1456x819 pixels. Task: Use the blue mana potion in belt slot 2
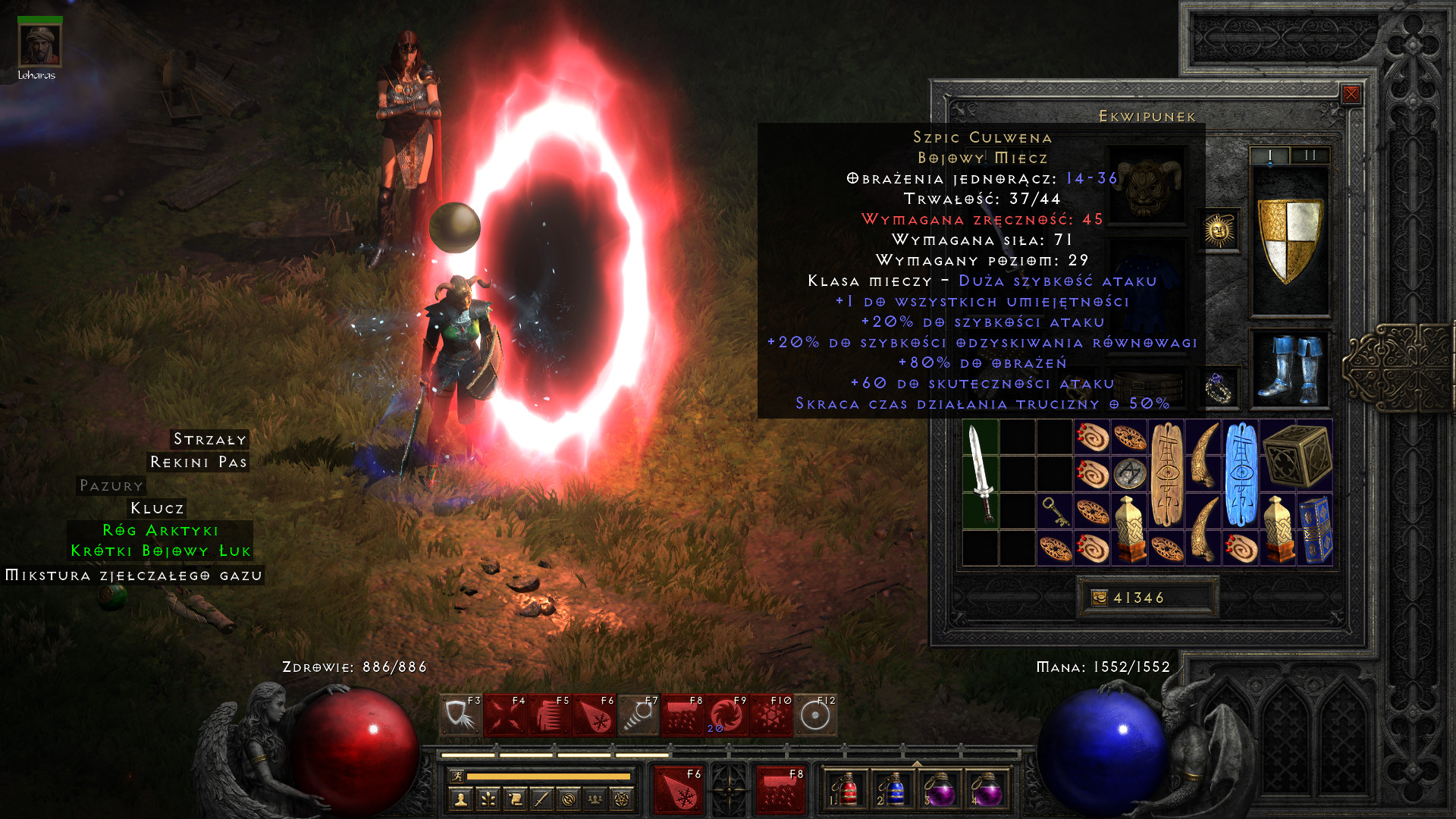pos(894,789)
